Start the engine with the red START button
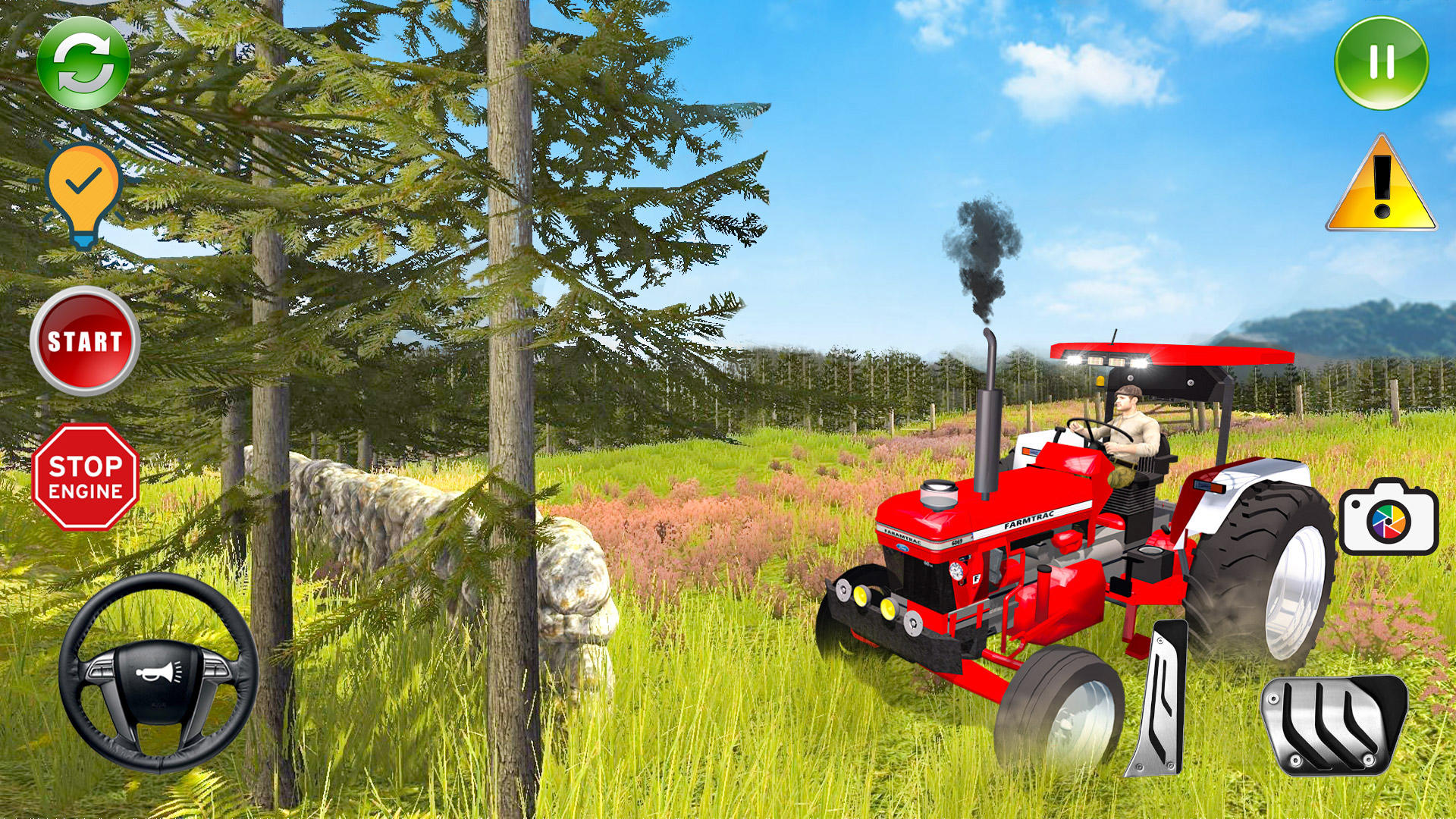 (86, 343)
